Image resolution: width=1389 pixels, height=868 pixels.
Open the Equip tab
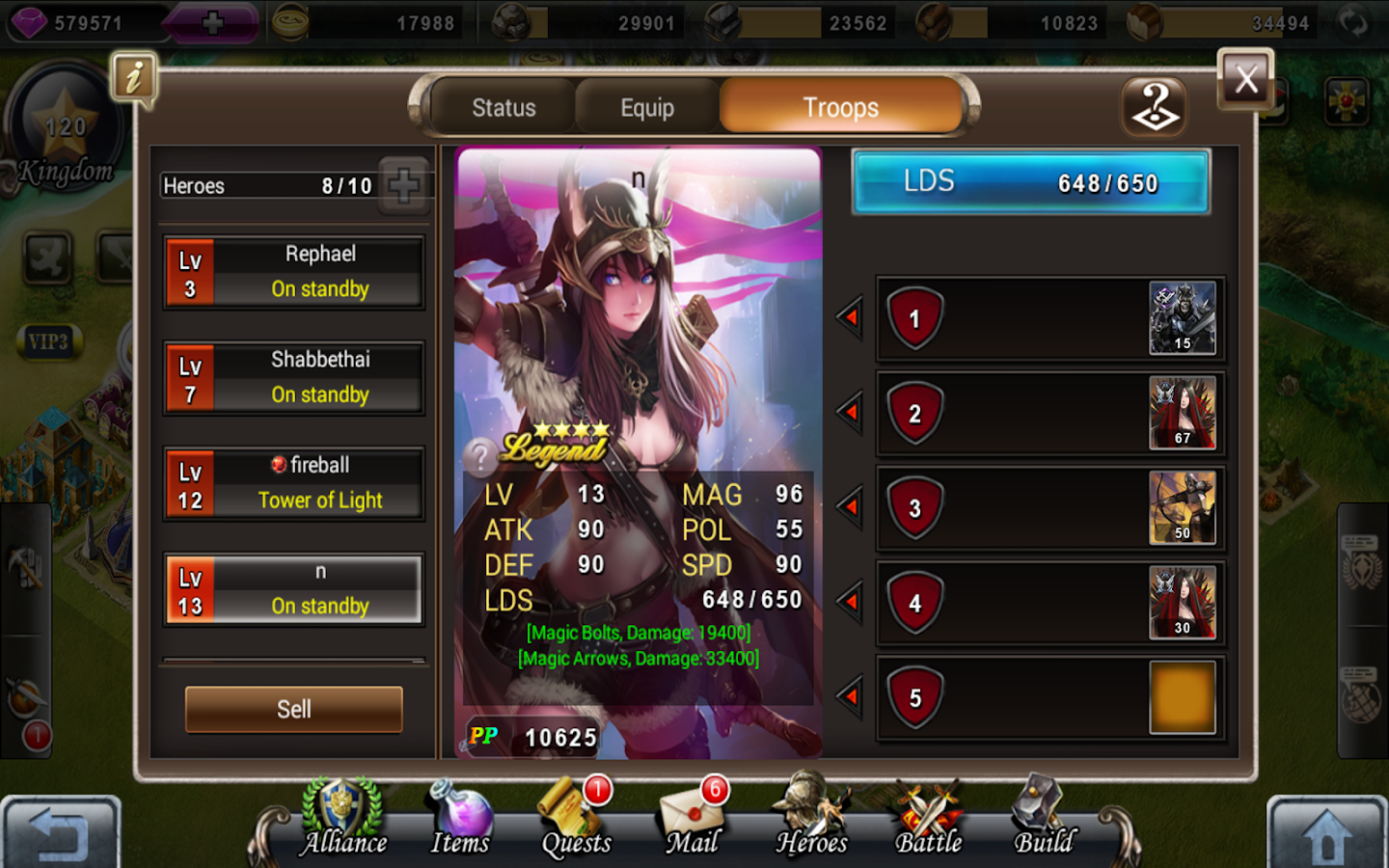pyautogui.click(x=646, y=107)
